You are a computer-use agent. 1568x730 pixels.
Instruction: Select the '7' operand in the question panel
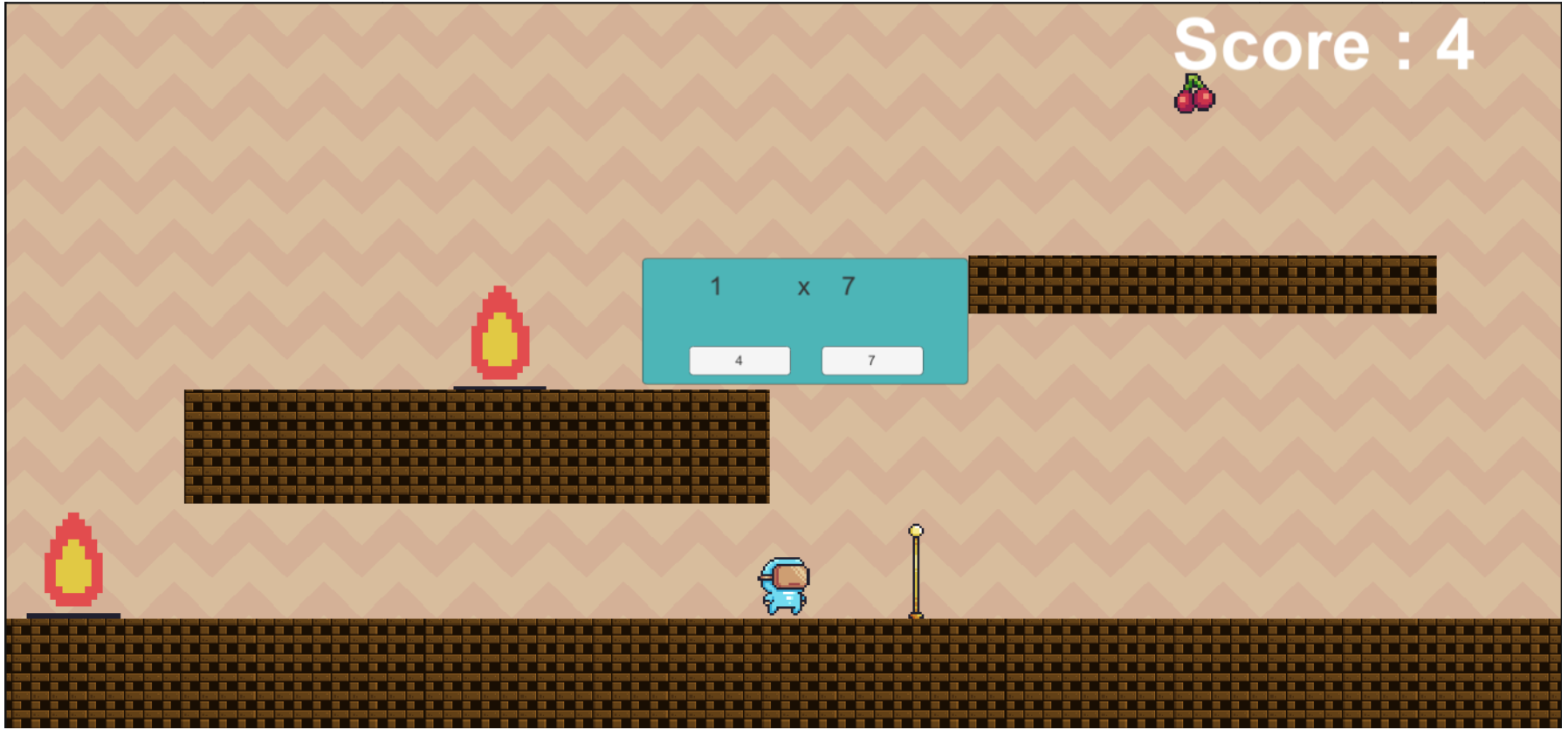(x=849, y=286)
